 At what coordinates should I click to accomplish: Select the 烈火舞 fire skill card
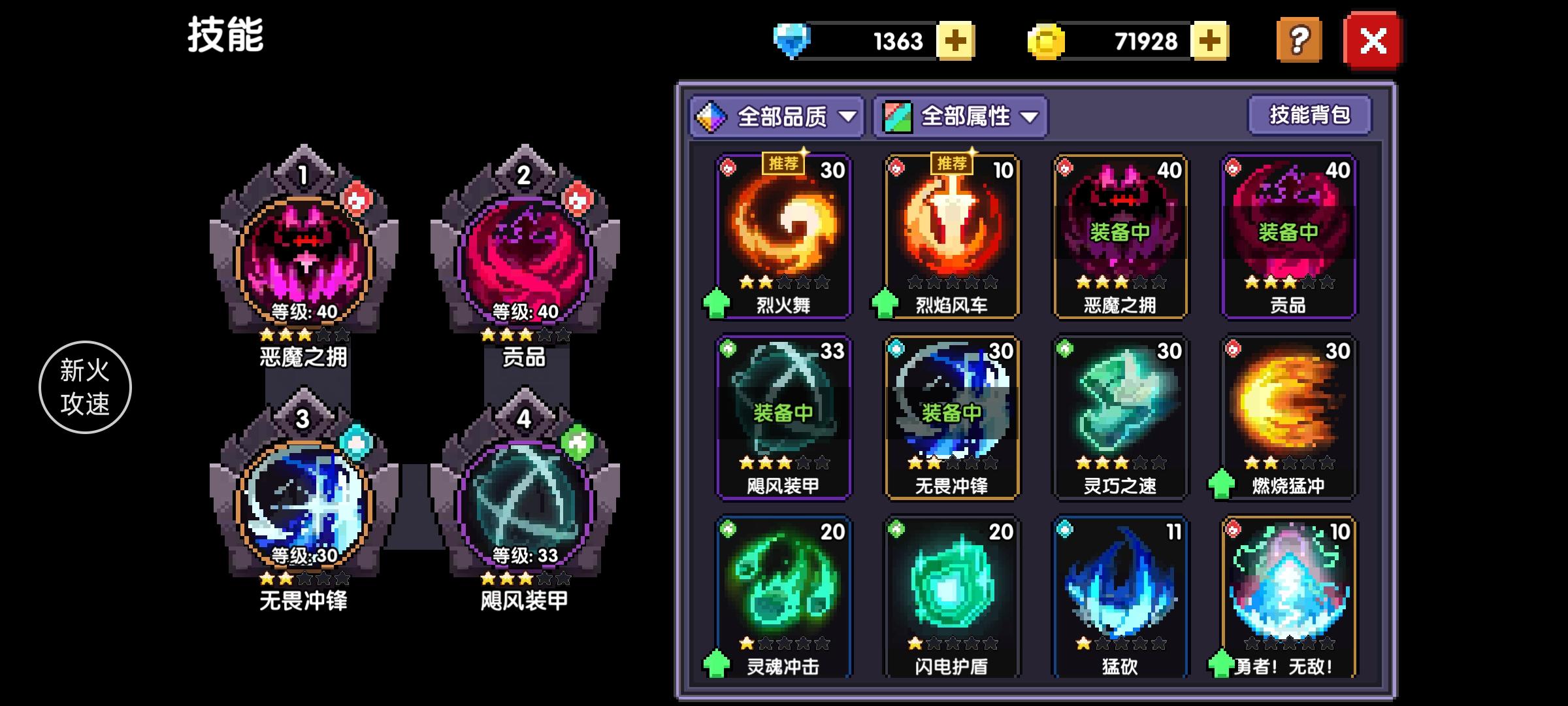783,235
